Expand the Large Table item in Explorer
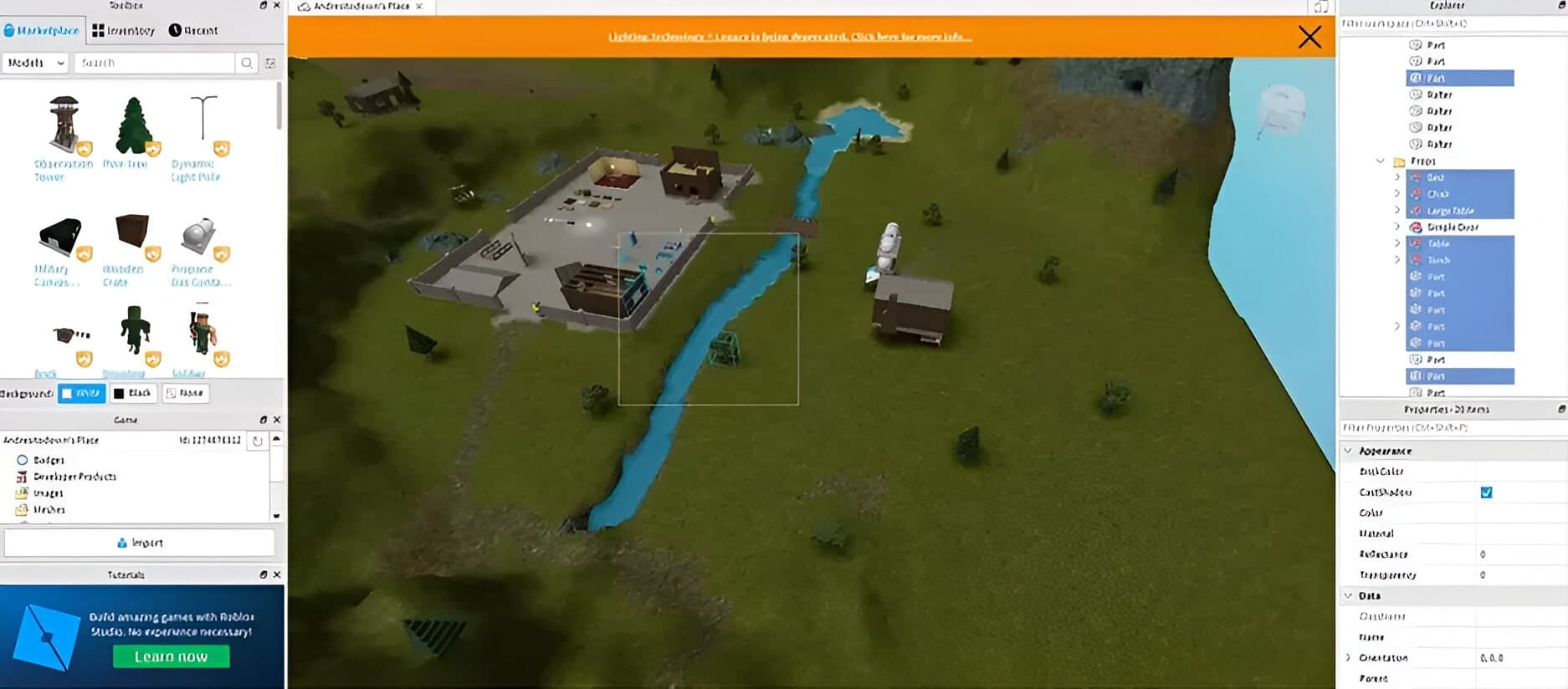Screen dimensions: 1568x689 click(1398, 210)
